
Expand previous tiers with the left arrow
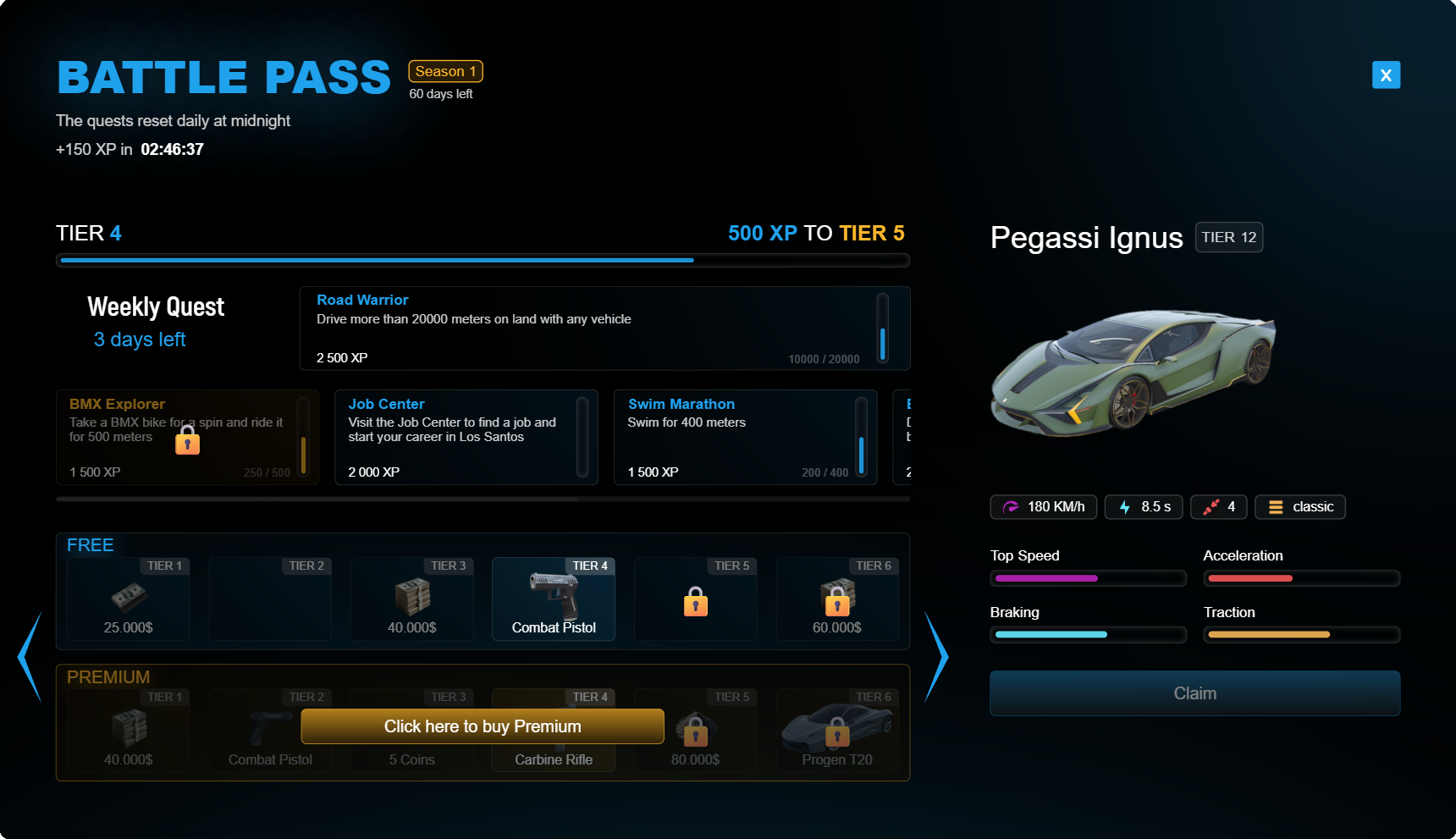coord(28,657)
